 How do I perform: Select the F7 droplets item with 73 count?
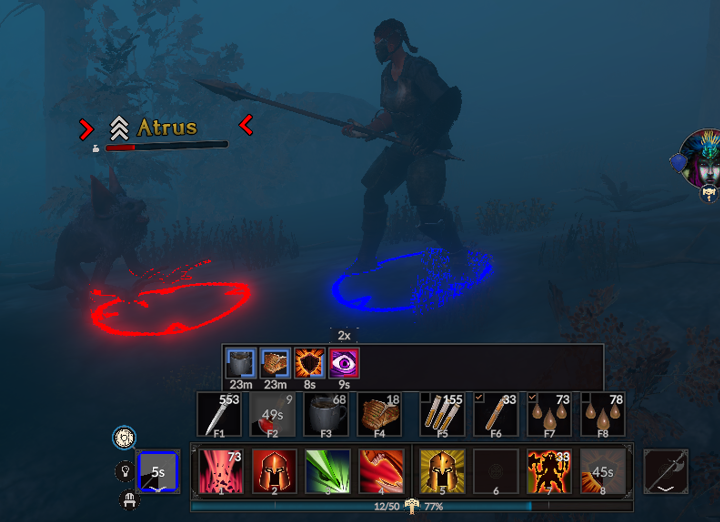pyautogui.click(x=548, y=415)
